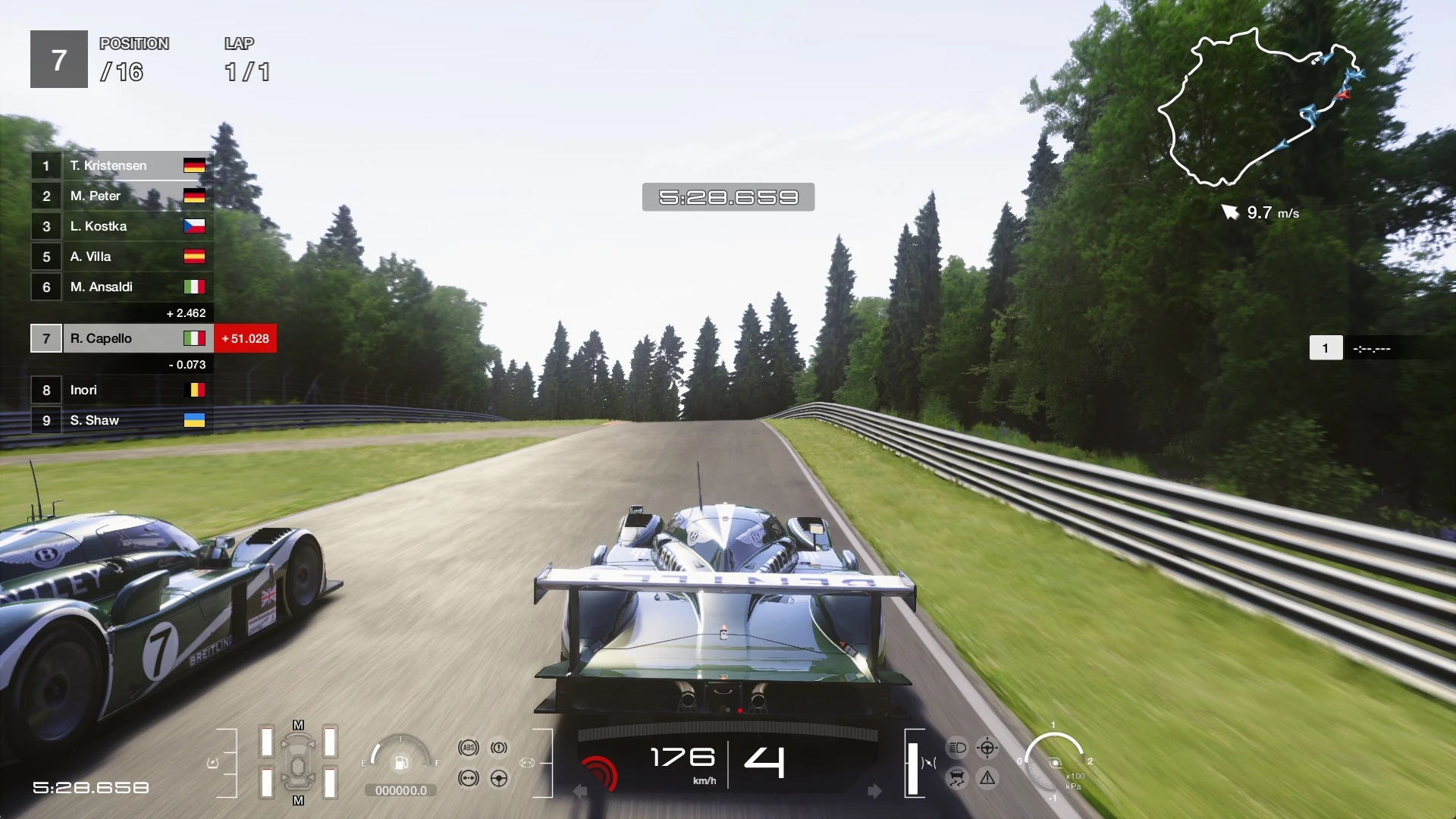Expand the sector 1 lap time box
The width and height of the screenshot is (1456, 819).
click(1357, 348)
